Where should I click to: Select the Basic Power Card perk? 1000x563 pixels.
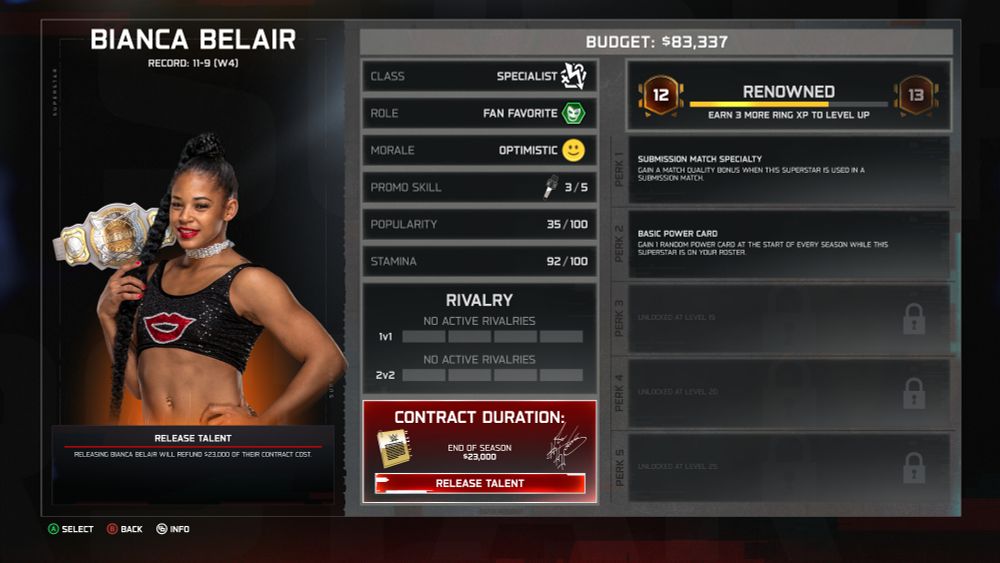(x=792, y=244)
